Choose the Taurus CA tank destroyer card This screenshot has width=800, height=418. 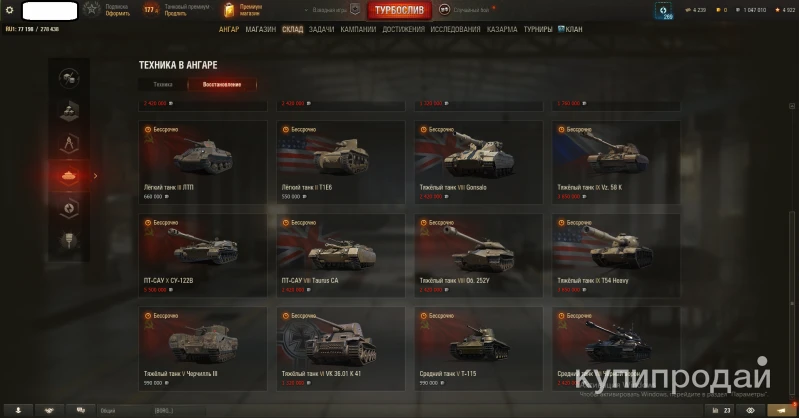coord(341,254)
